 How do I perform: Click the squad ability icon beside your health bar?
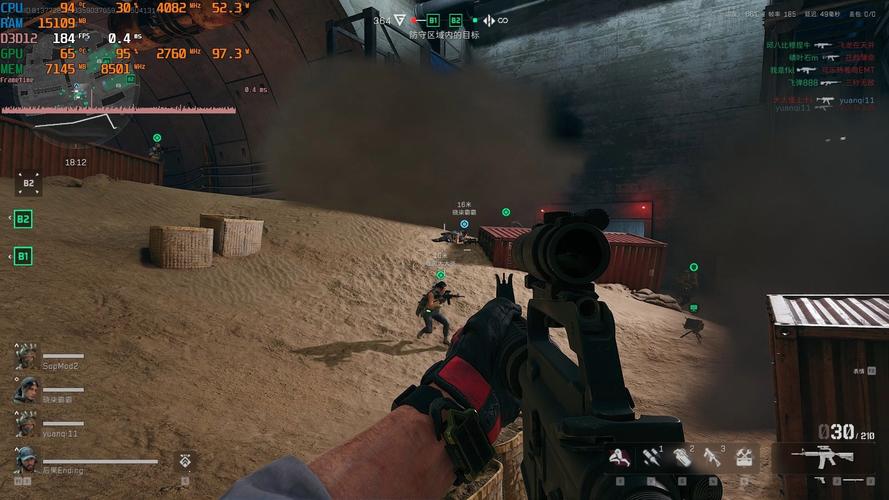click(x=186, y=461)
